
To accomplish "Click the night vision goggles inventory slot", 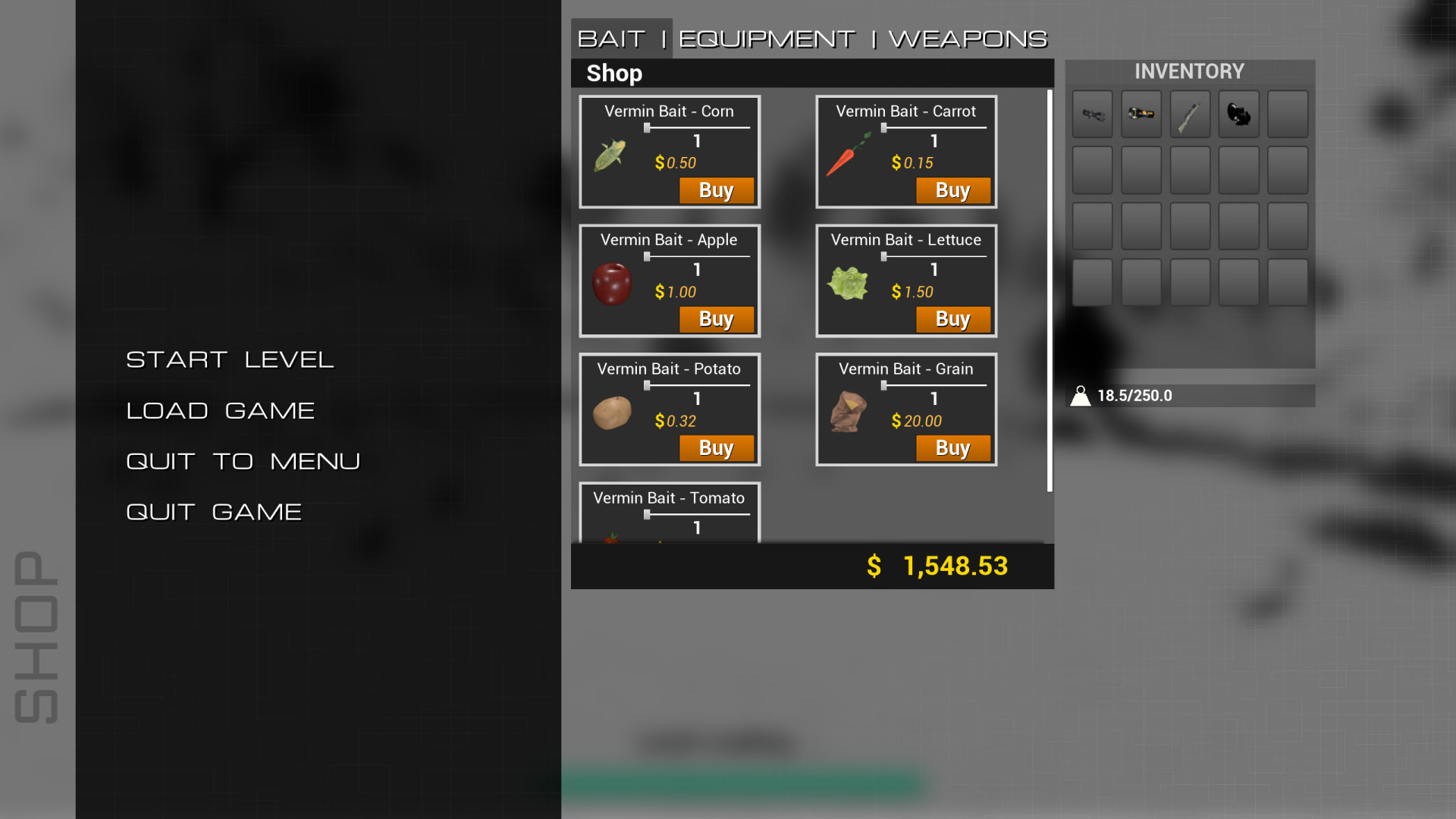I will tap(1238, 114).
